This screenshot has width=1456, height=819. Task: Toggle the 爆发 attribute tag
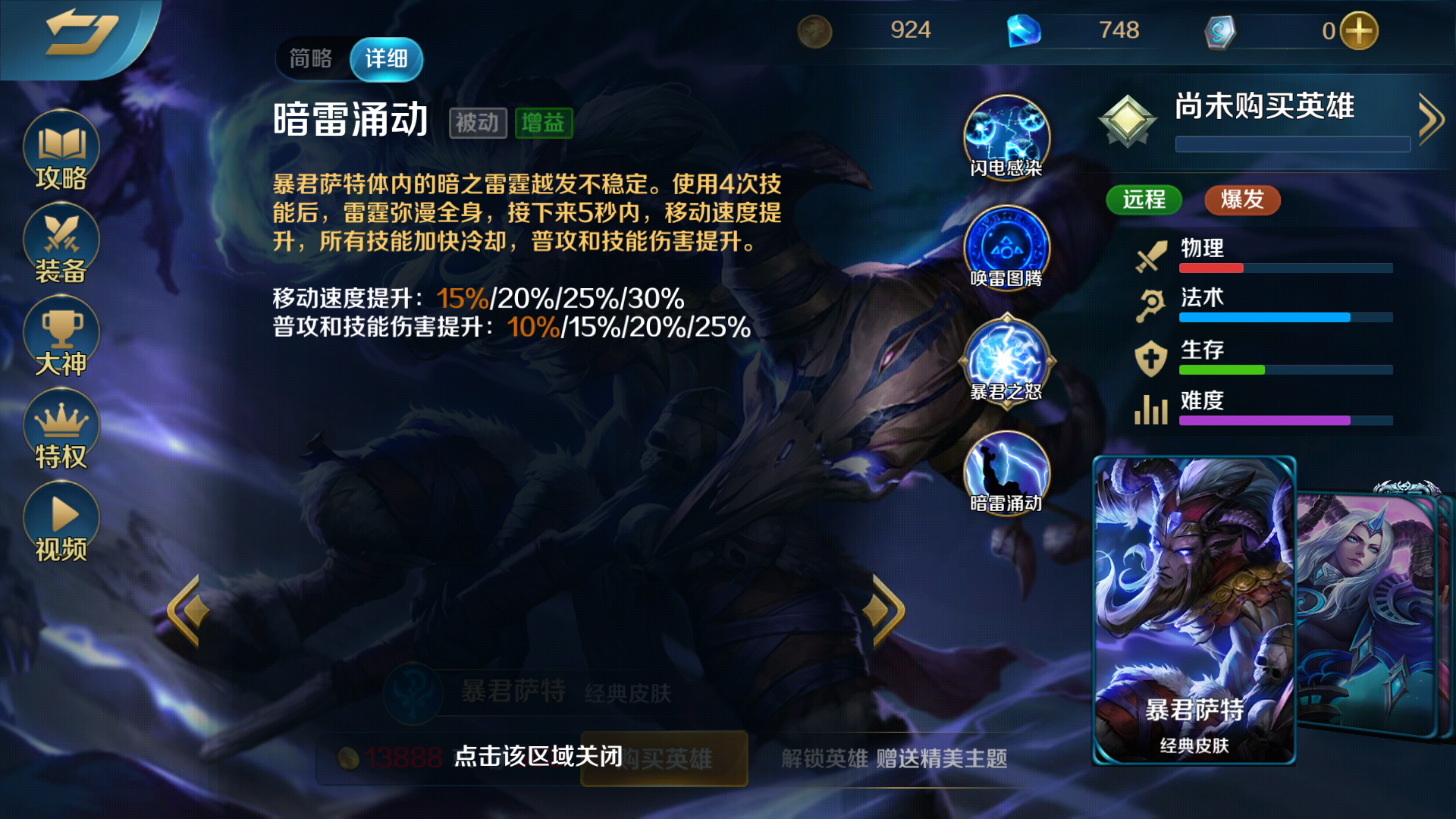point(1241,200)
